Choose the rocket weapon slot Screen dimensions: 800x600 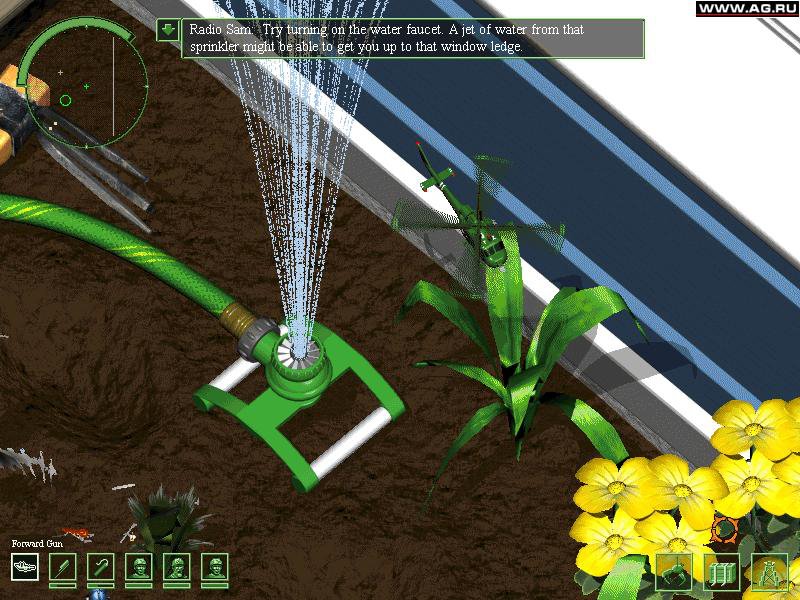click(x=63, y=567)
